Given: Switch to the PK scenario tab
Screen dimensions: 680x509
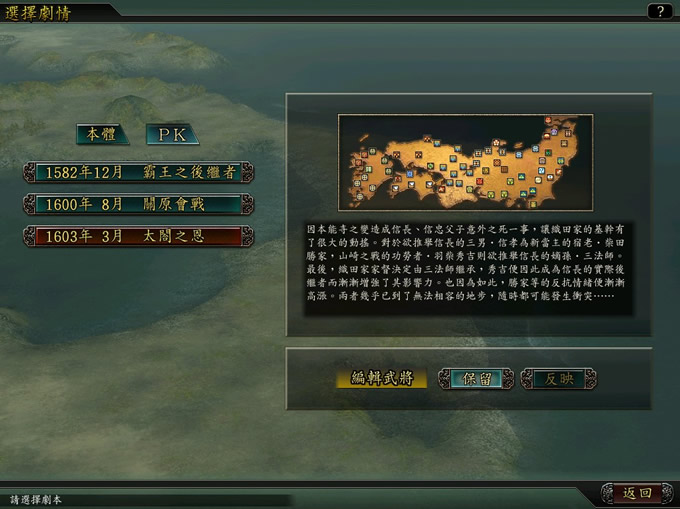Looking at the screenshot, I should coord(172,134).
